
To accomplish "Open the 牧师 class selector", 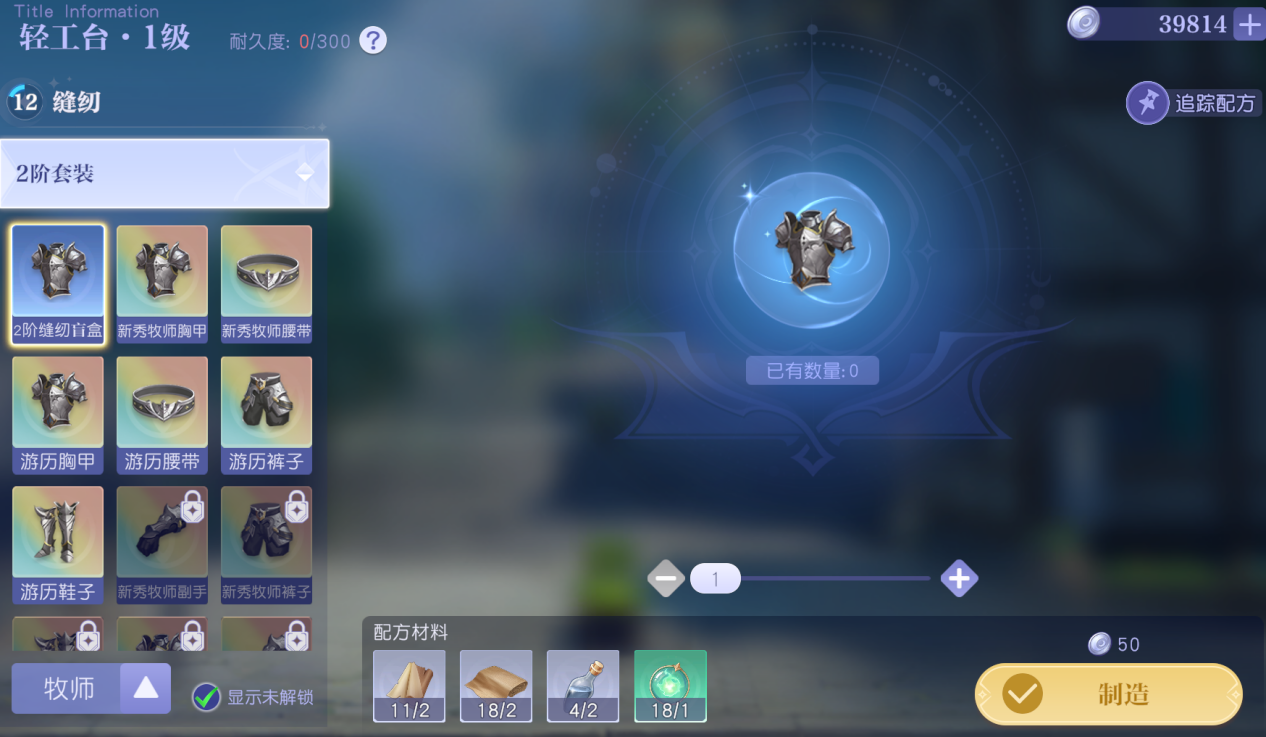I will pos(91,688).
